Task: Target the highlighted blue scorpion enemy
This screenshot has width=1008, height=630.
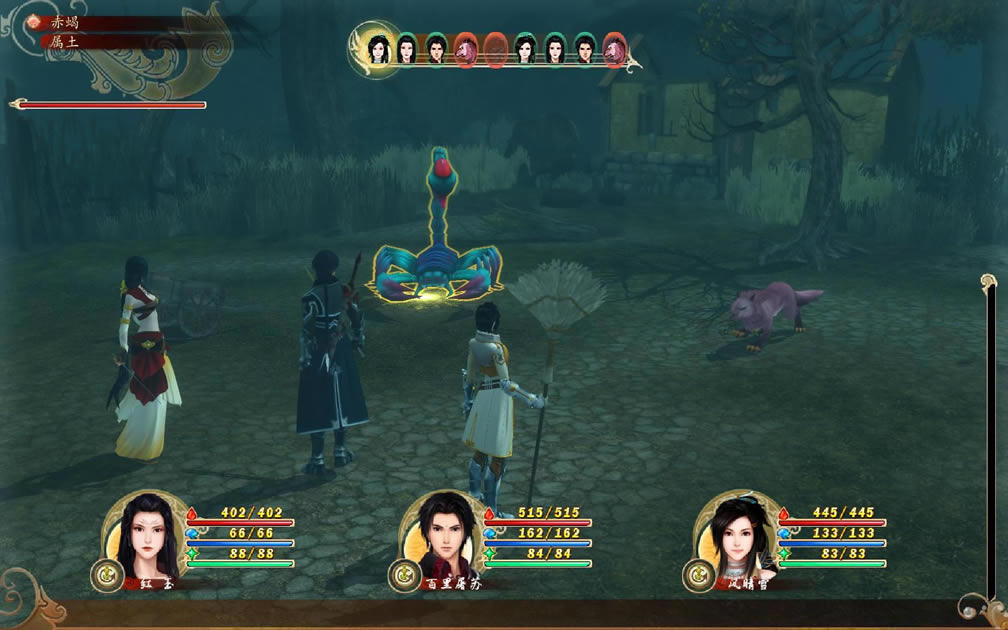Action: (x=437, y=250)
